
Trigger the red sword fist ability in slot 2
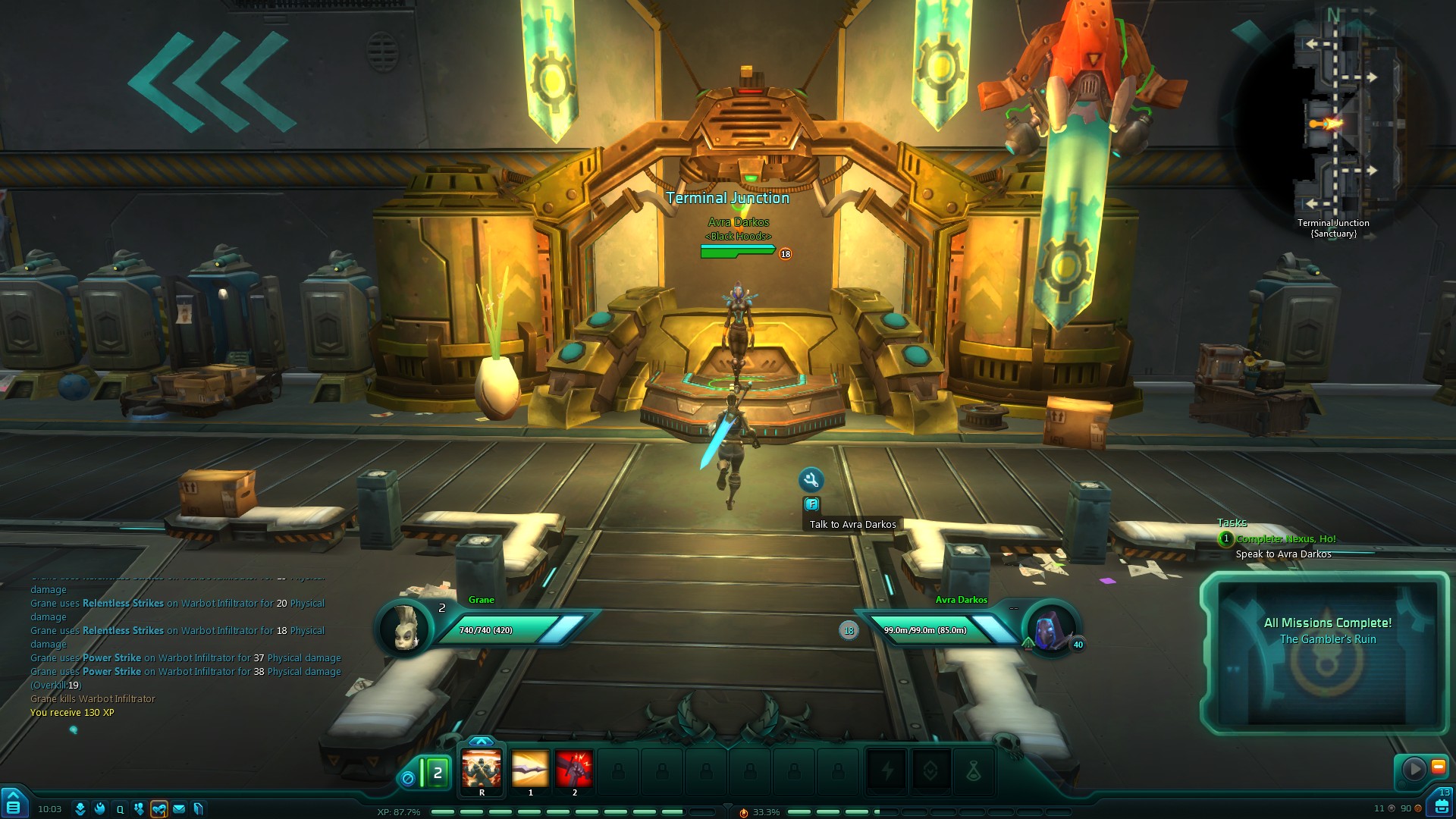coord(574,769)
